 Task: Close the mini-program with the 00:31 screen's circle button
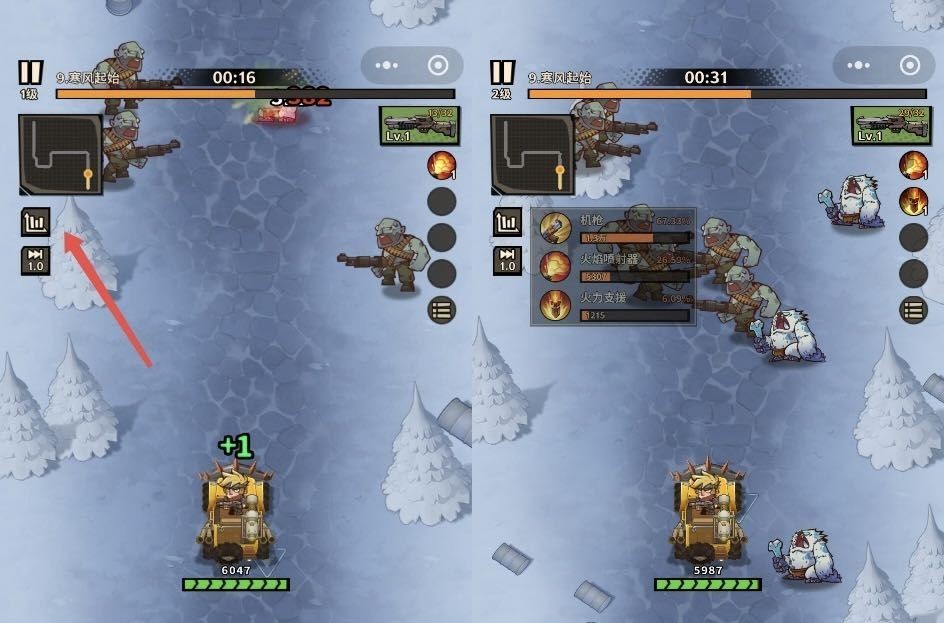(x=910, y=66)
